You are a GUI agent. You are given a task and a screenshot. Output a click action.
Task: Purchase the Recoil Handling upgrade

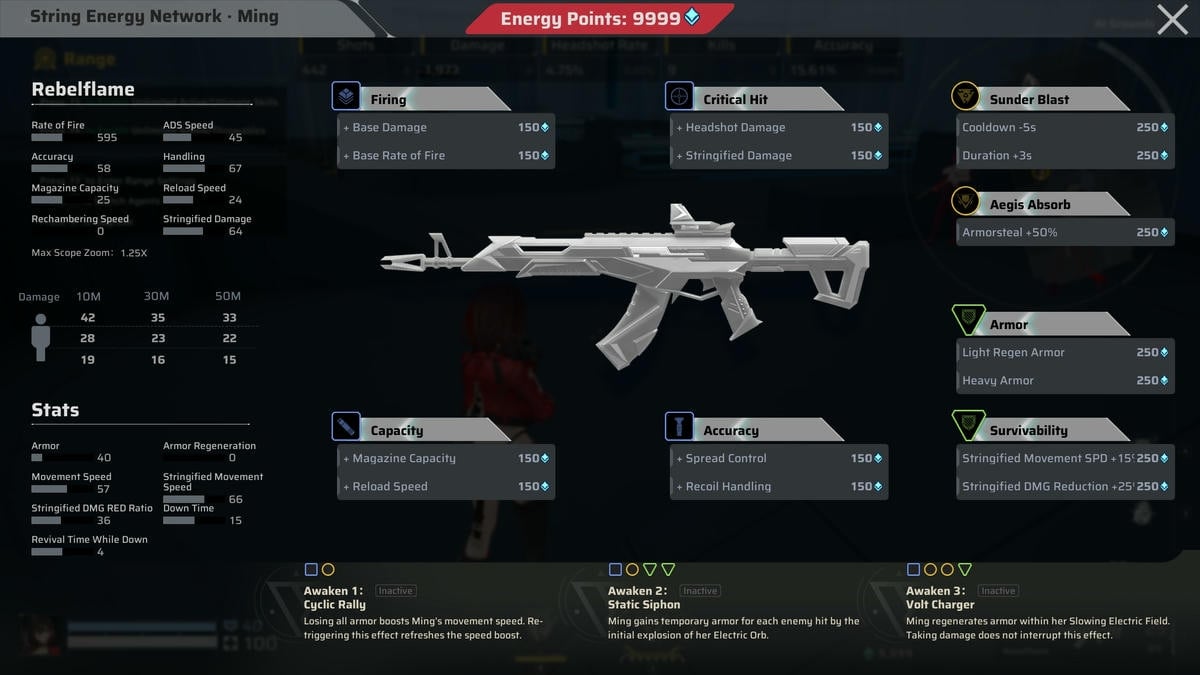point(778,487)
